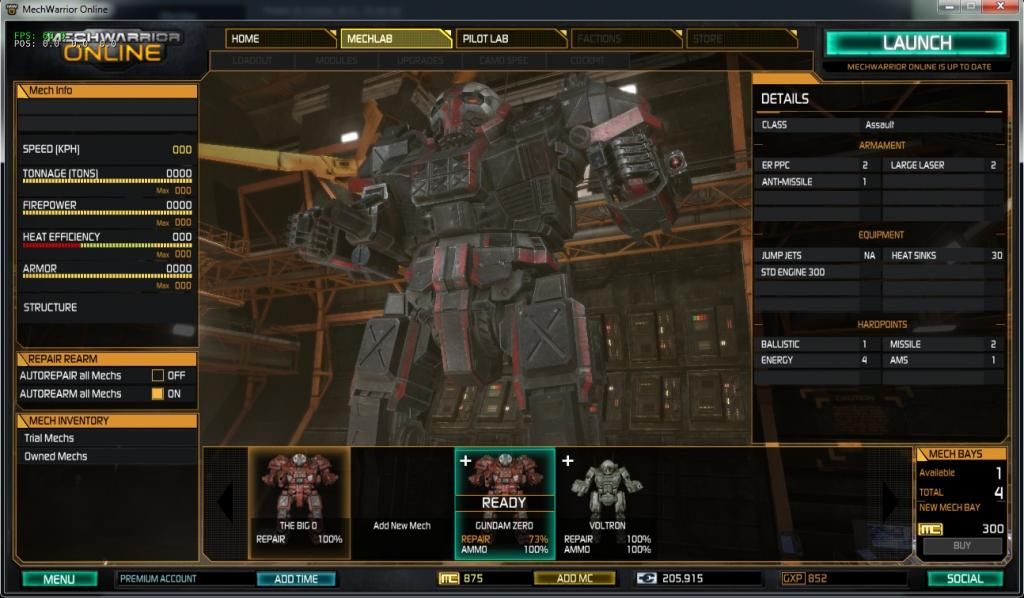Image resolution: width=1024 pixels, height=598 pixels.
Task: Open the SOCIAL panel
Action: pos(964,579)
